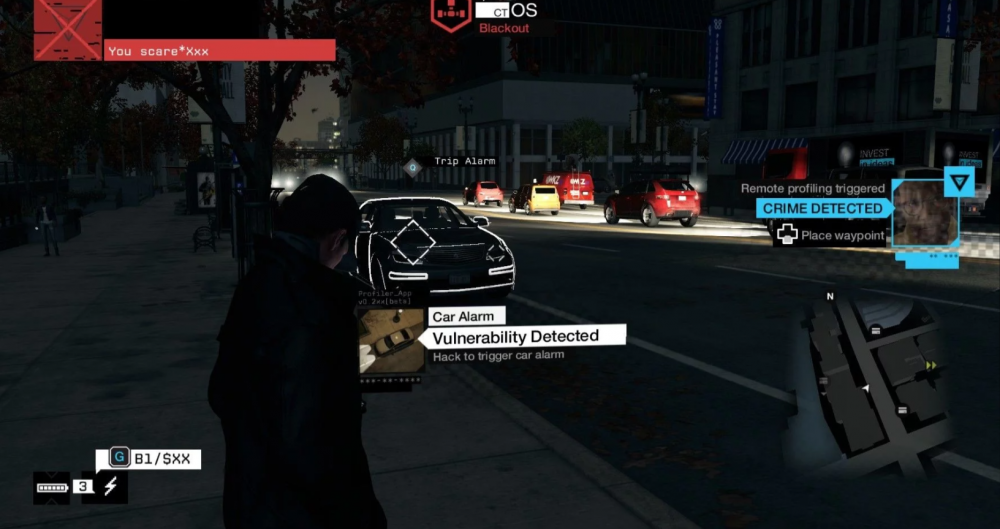This screenshot has width=1000, height=529.
Task: Select the Car Alarm label
Action: 461,316
